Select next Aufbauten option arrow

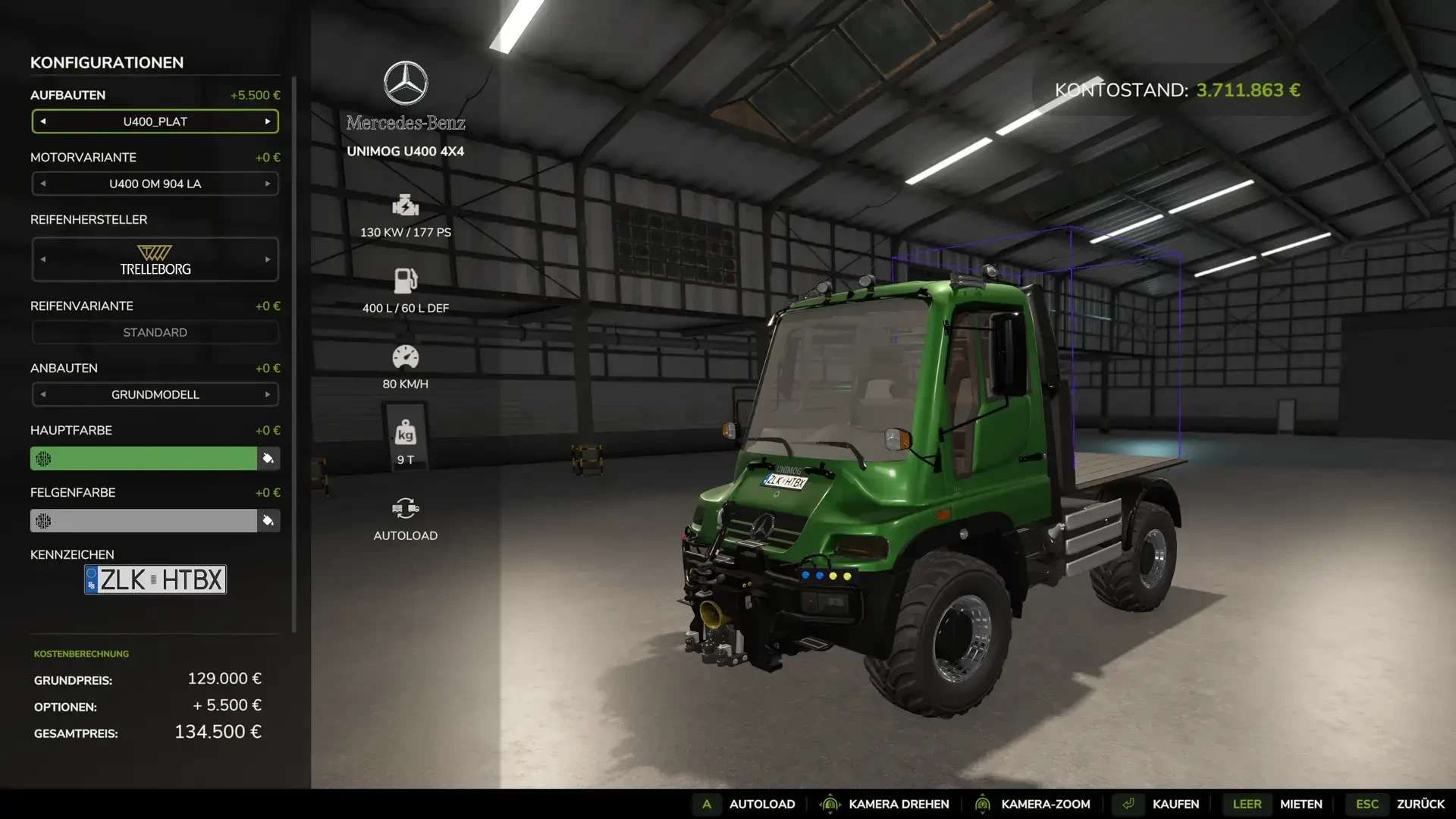point(268,121)
